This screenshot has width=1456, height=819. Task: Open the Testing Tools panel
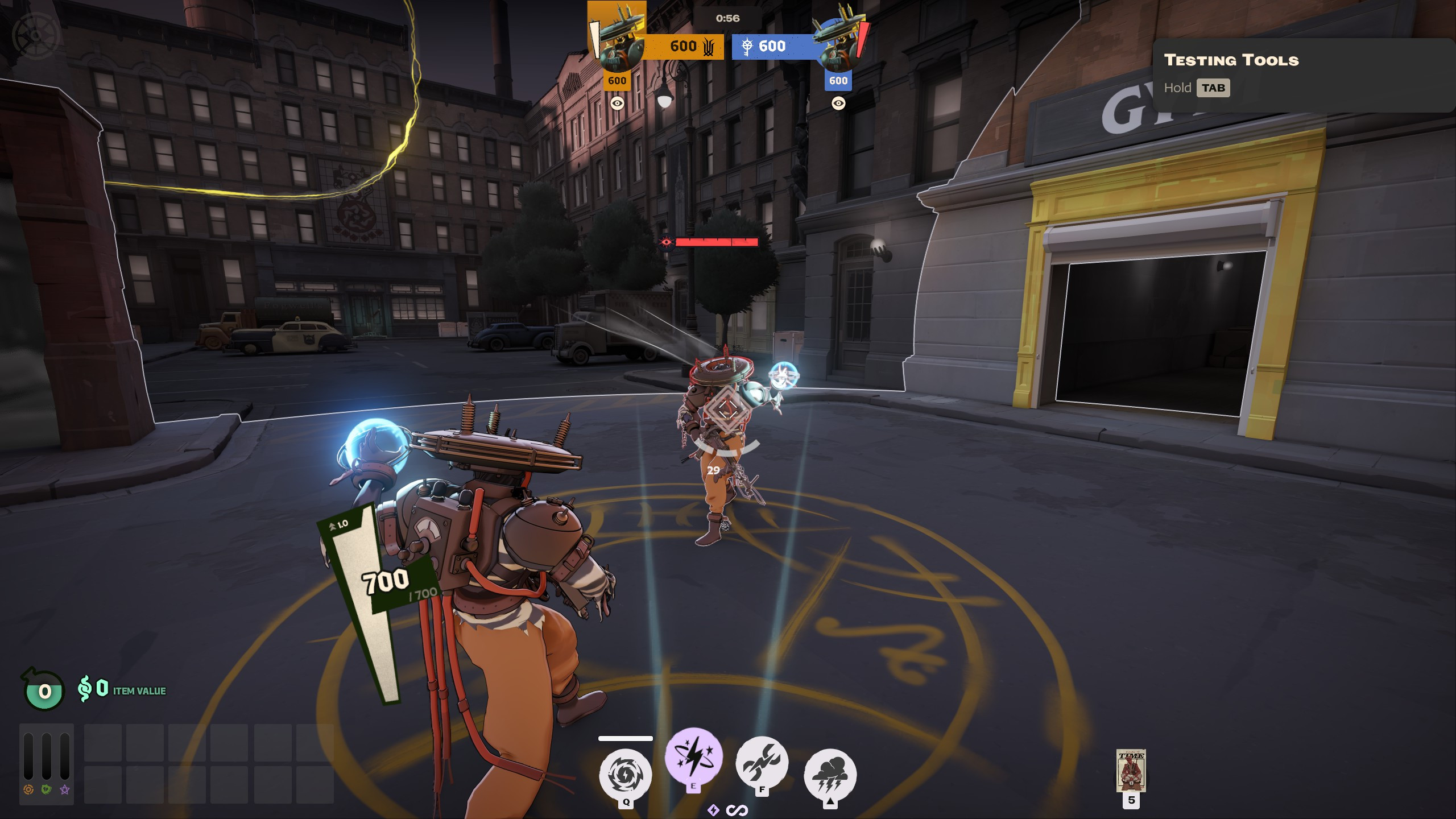tap(1213, 88)
